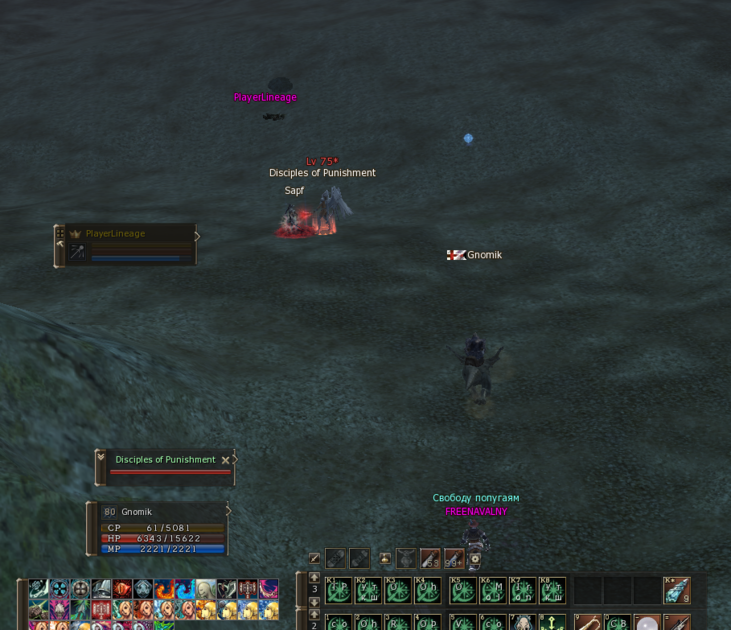This screenshot has height=630, width=731.
Task: Open the PlayerLineage party frame side arrow
Action: [x=197, y=237]
